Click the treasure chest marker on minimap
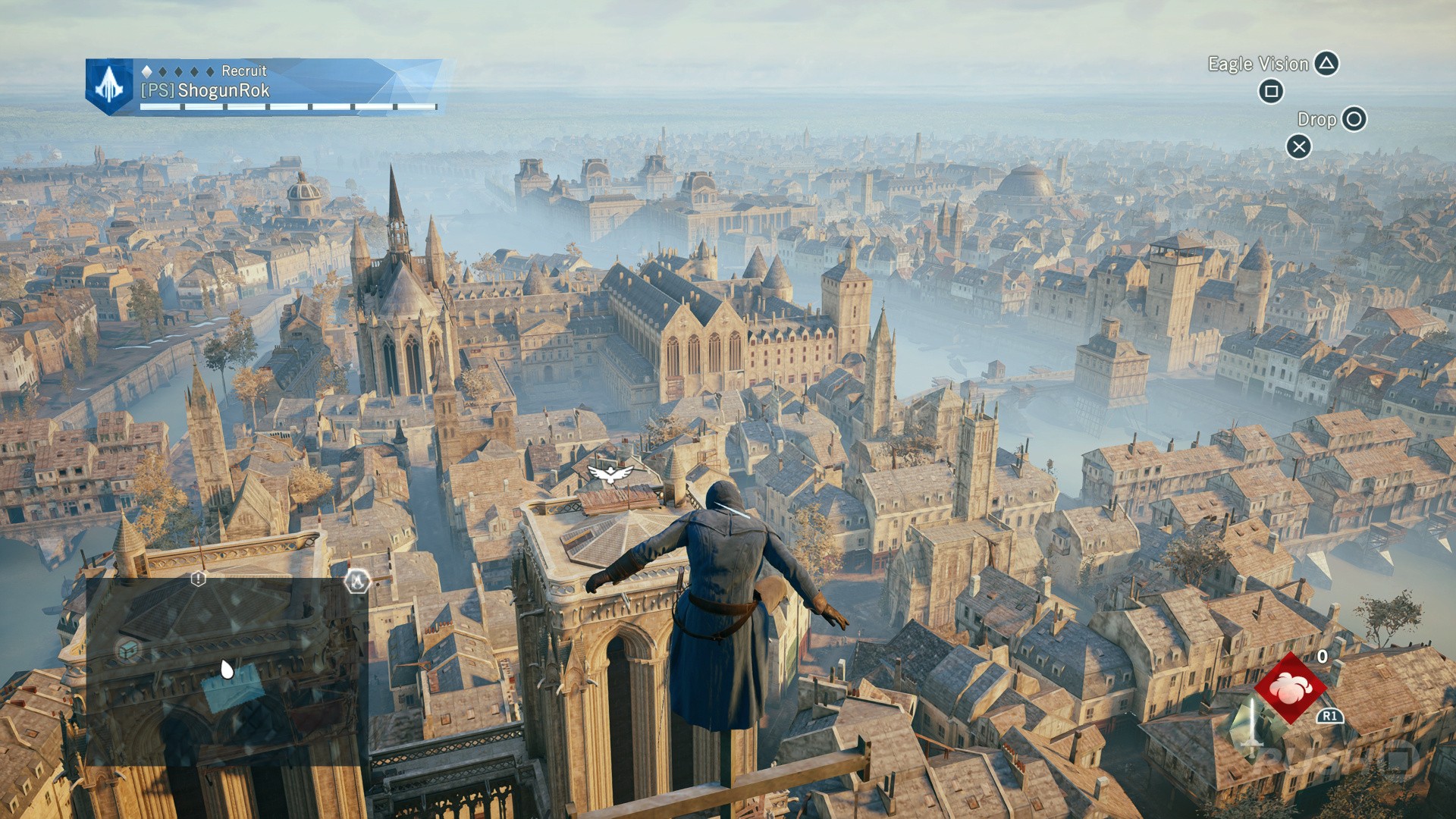Image resolution: width=1456 pixels, height=819 pixels. point(128,650)
